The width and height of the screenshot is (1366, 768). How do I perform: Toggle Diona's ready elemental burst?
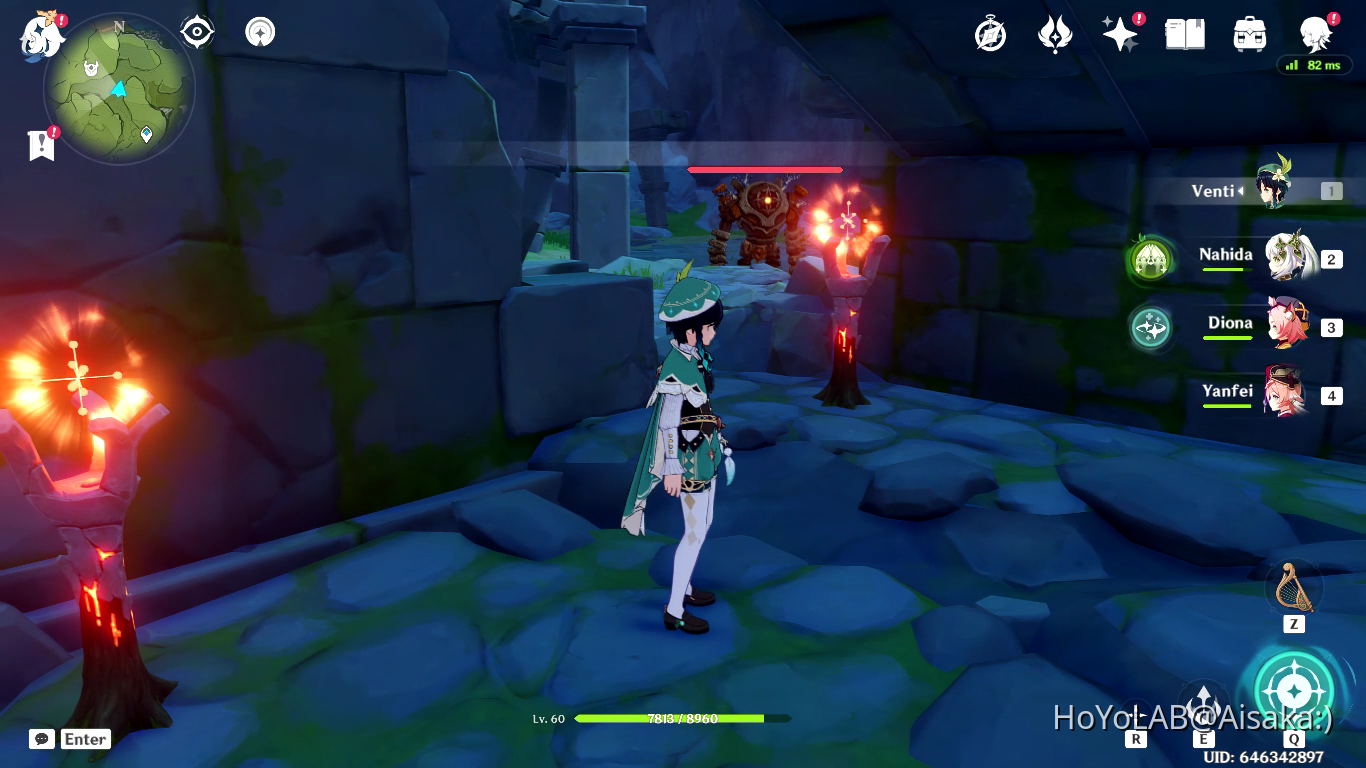(1149, 327)
